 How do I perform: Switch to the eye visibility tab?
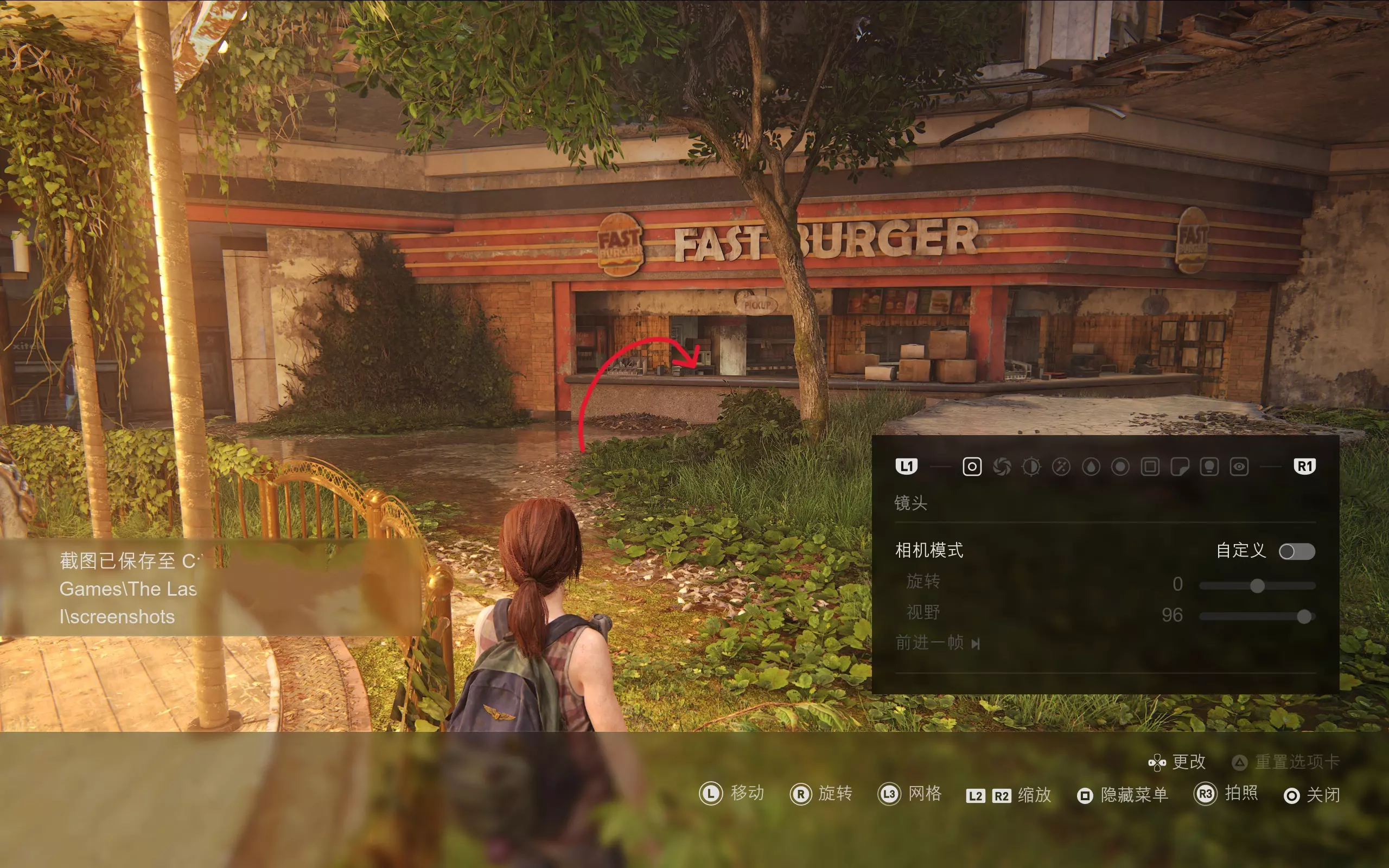click(x=1239, y=467)
